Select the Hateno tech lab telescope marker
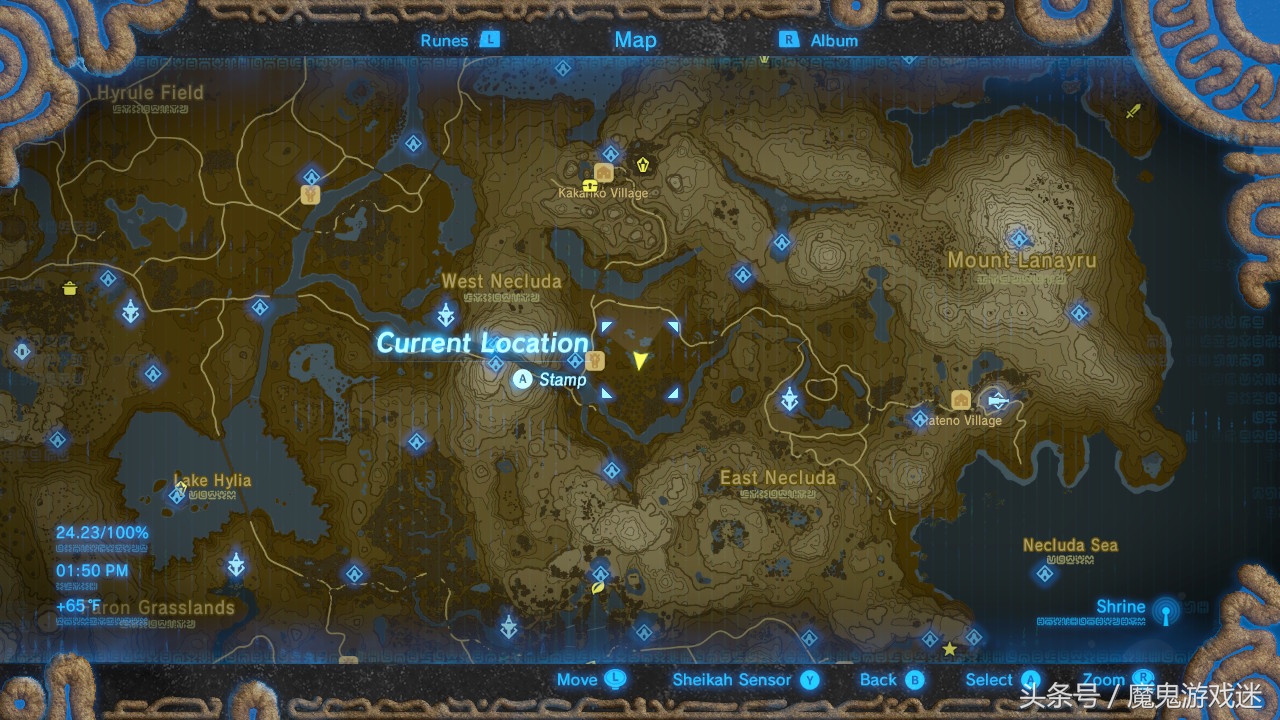The height and width of the screenshot is (720, 1280). coord(996,400)
